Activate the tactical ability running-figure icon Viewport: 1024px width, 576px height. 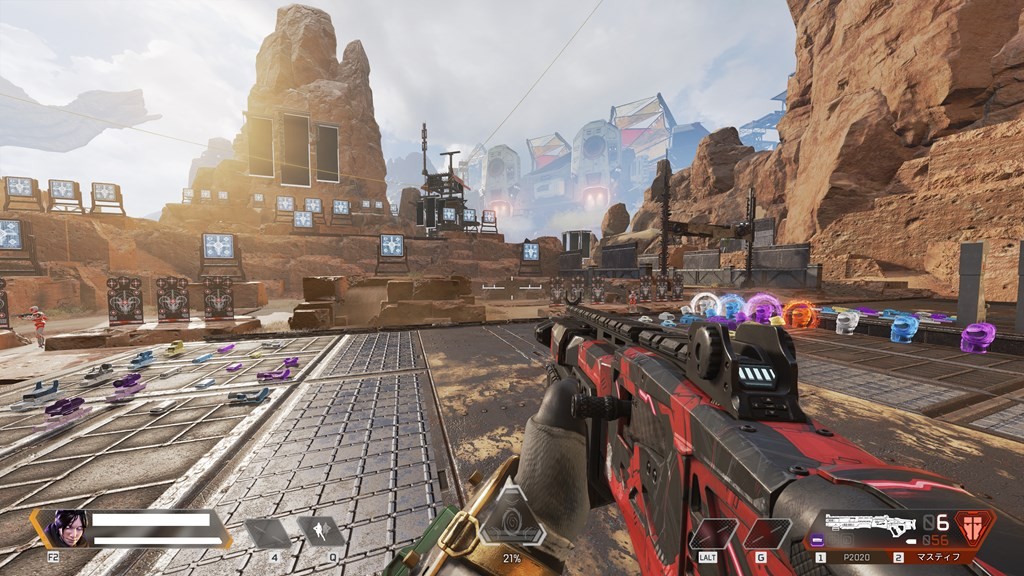[320, 531]
